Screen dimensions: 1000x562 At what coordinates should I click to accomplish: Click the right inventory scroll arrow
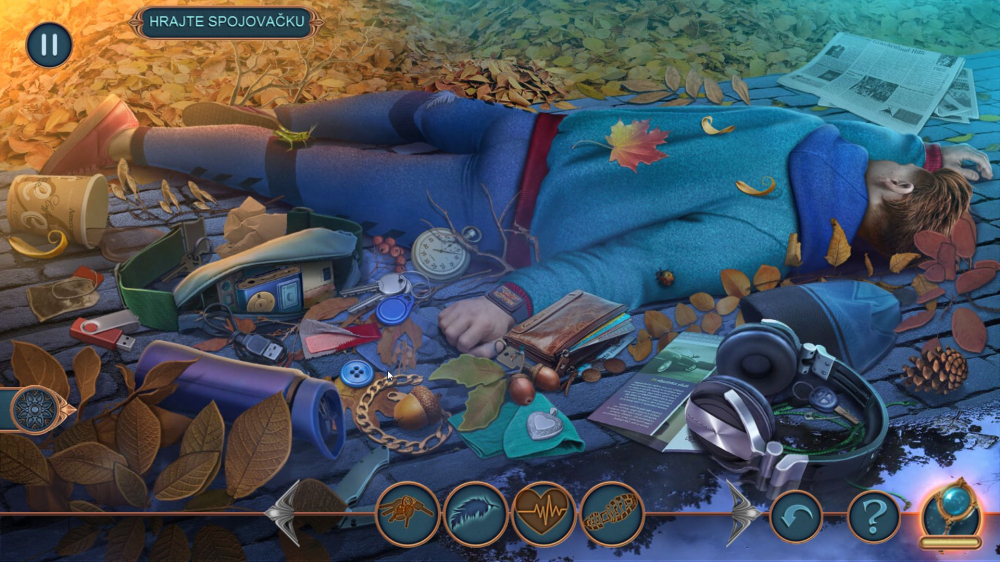(740, 513)
